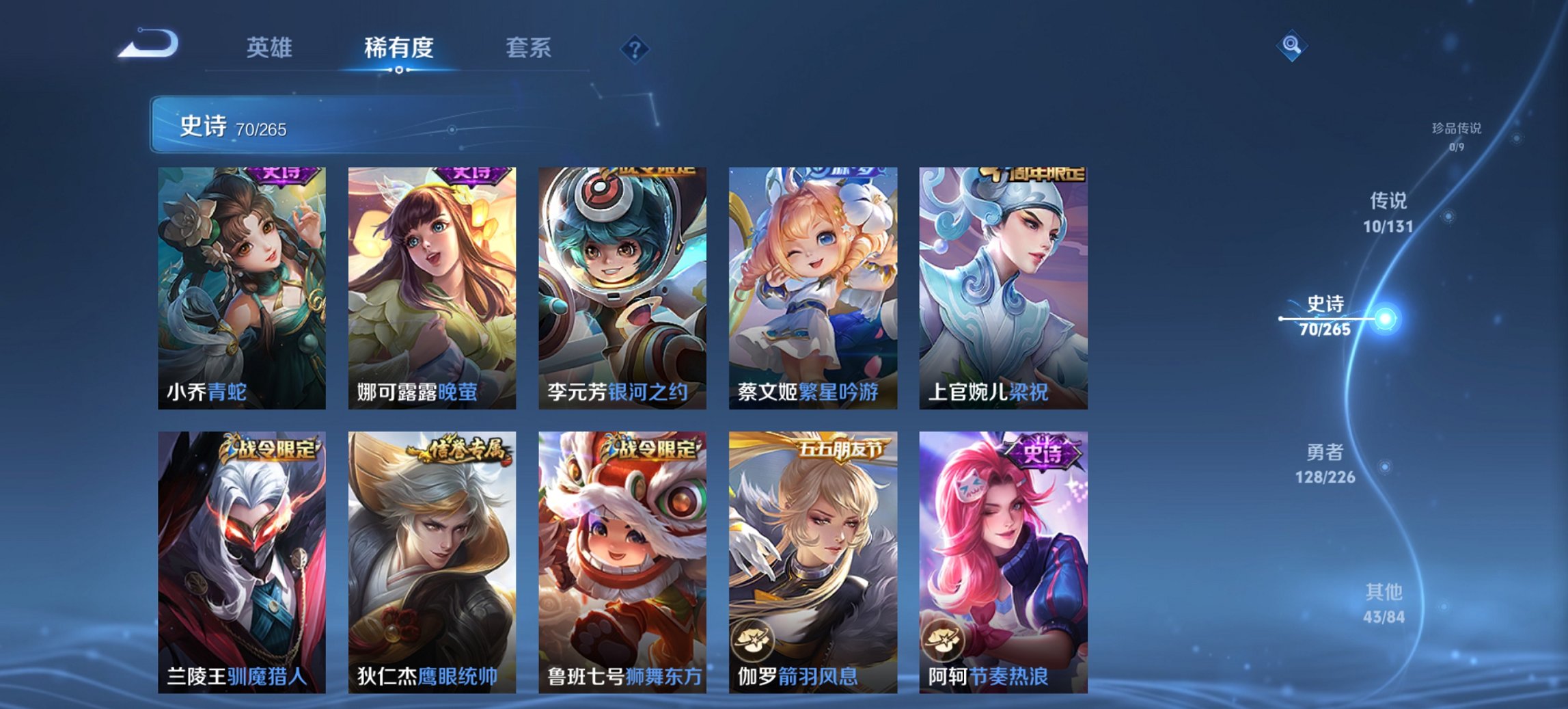Switch to the 套系 tab

point(529,48)
